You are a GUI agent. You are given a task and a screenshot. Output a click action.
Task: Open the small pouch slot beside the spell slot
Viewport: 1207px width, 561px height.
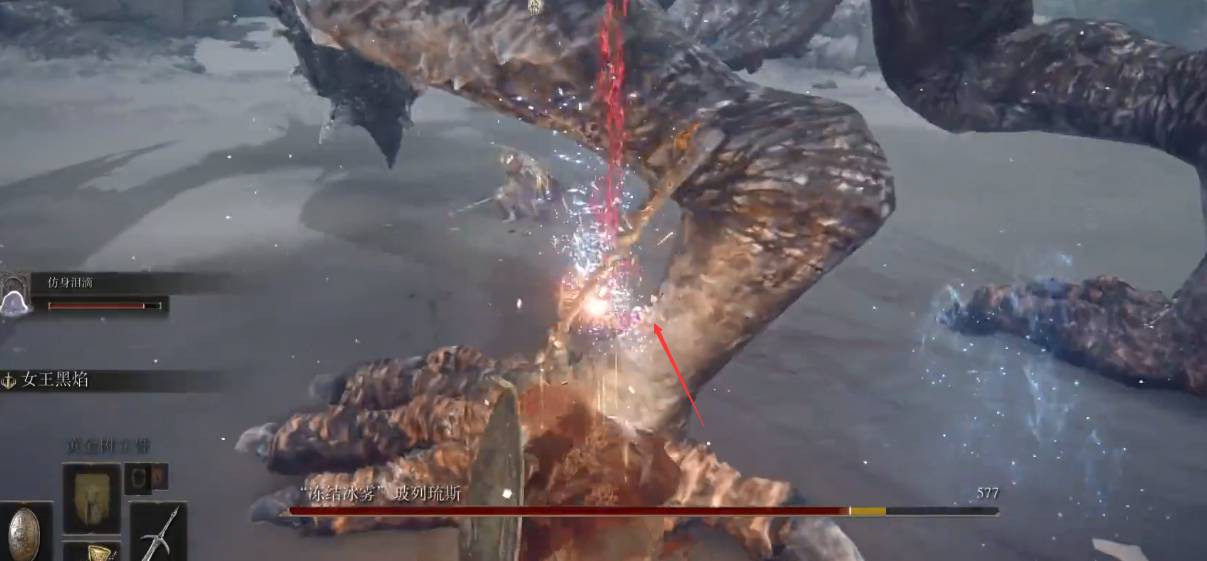coord(138,478)
